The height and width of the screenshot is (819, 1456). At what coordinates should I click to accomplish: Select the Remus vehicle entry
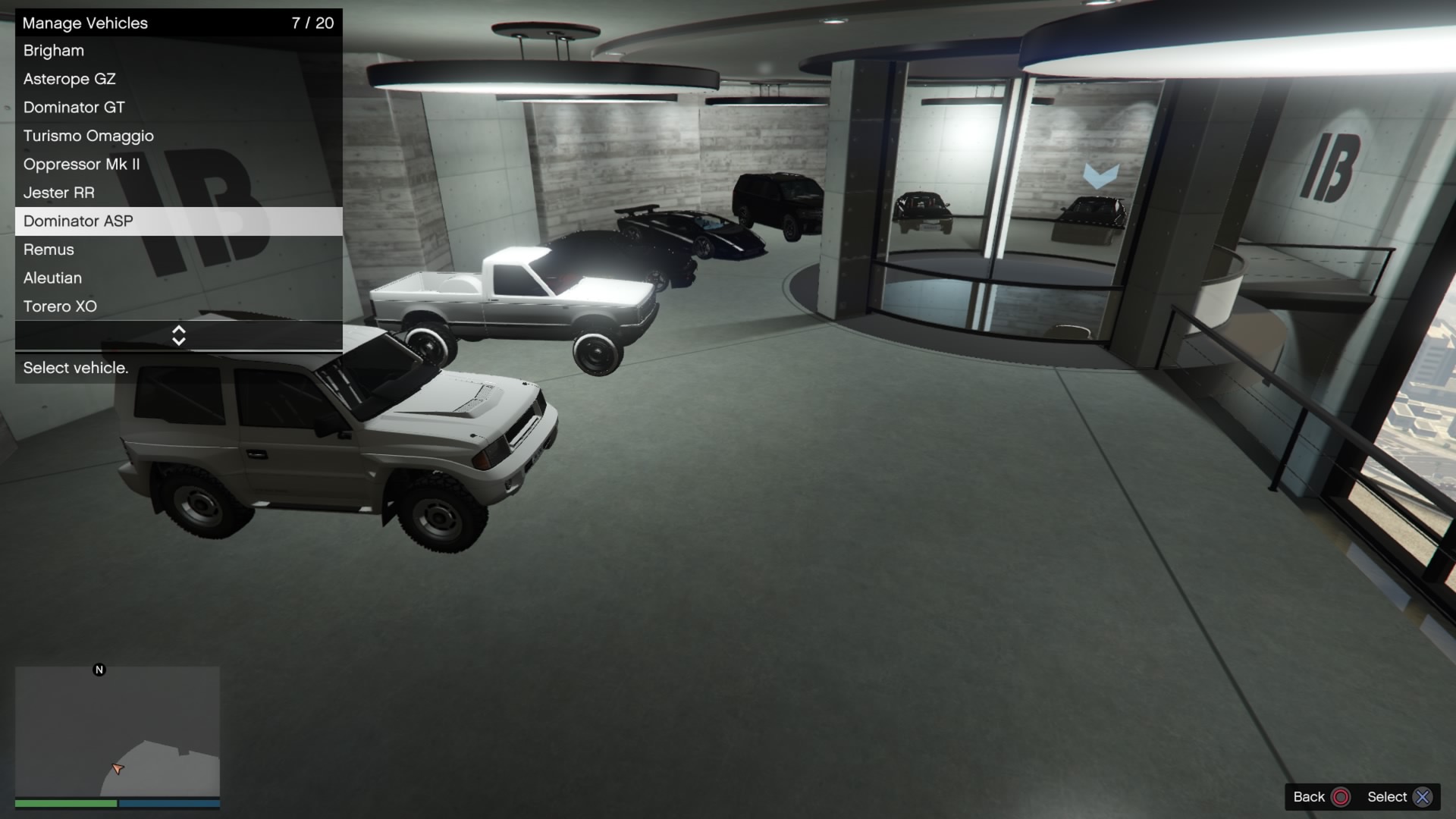tap(178, 249)
